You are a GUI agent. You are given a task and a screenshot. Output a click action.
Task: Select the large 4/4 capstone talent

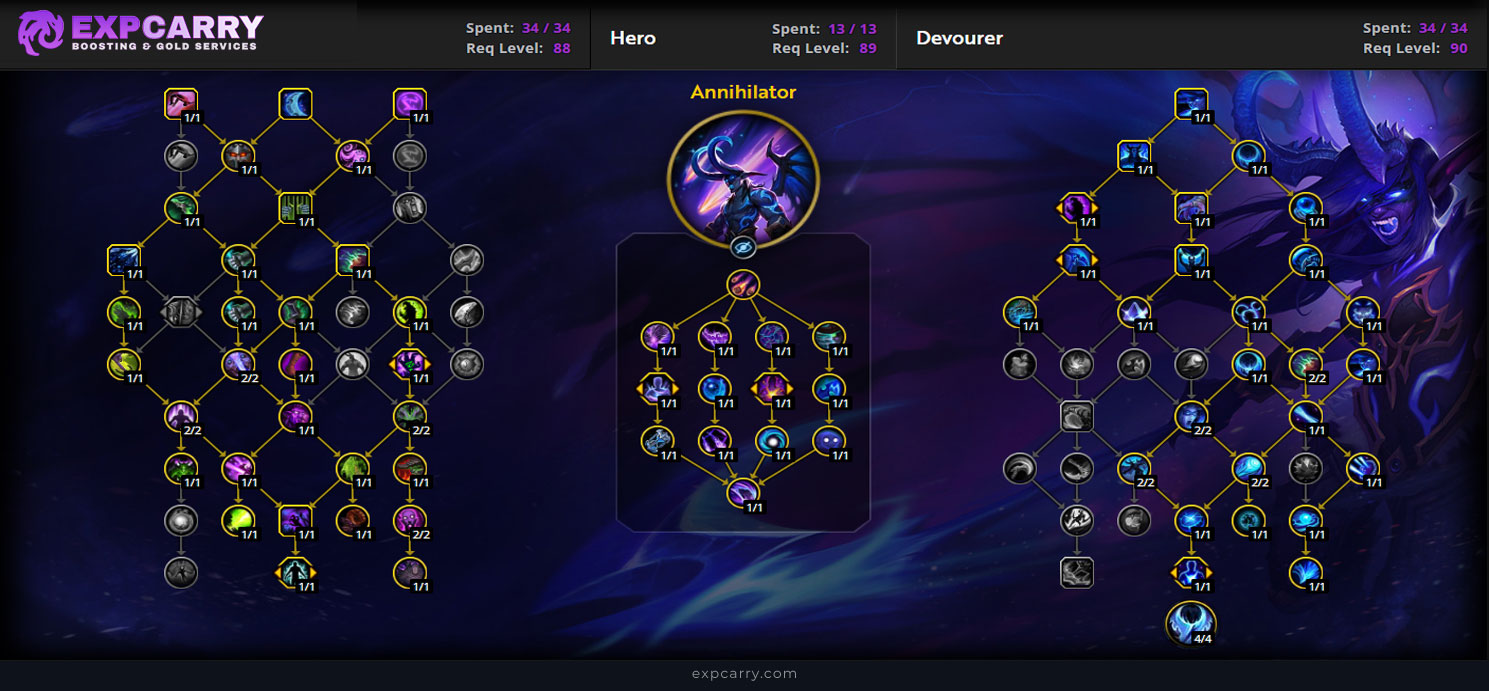coord(1191,623)
